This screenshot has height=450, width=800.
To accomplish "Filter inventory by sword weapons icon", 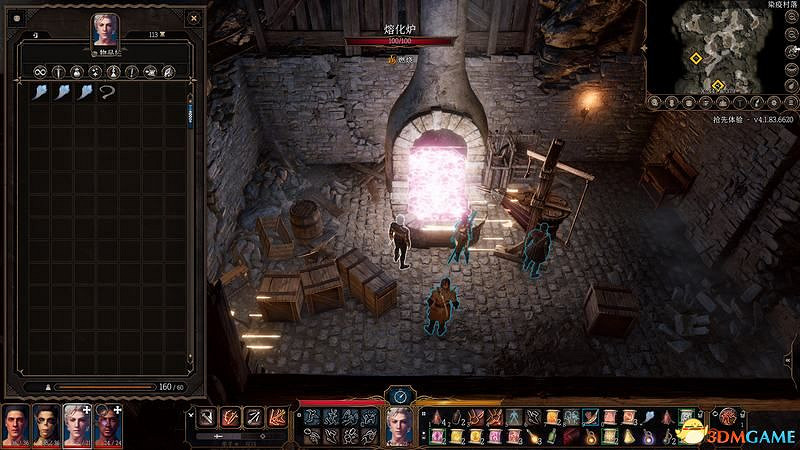I will pos(59,72).
